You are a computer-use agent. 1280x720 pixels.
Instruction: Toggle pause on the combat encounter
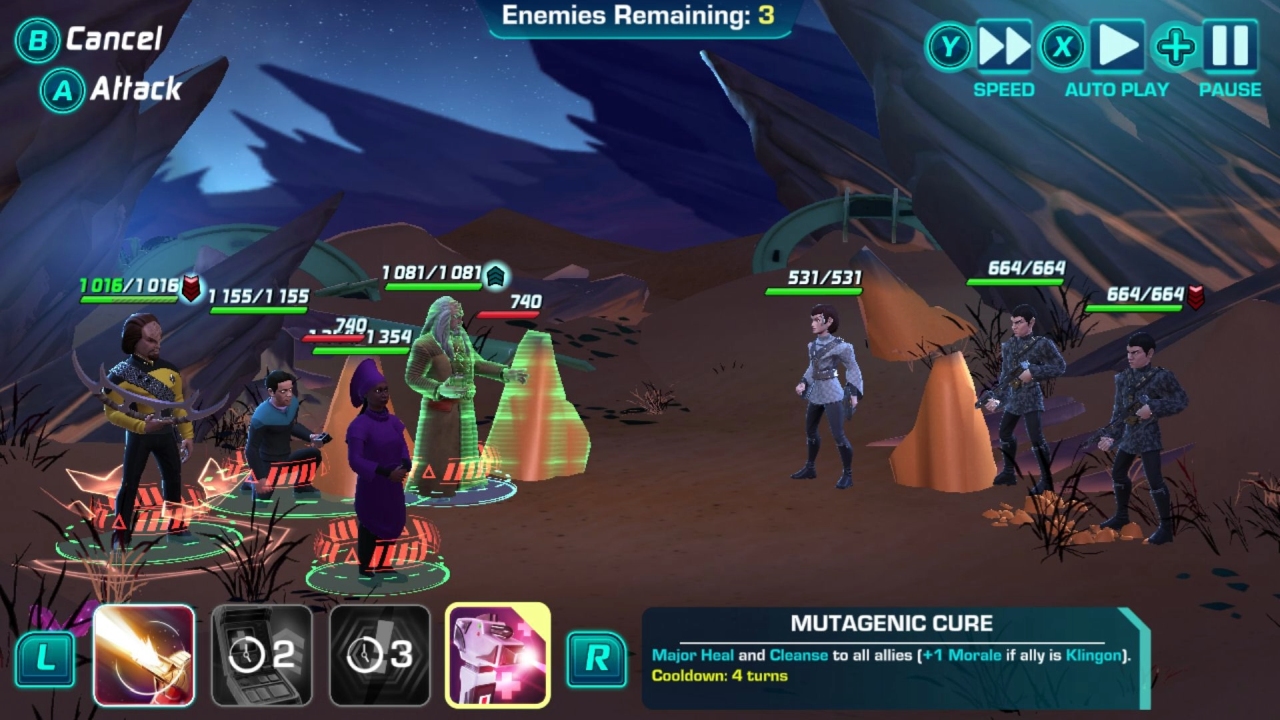click(1232, 46)
